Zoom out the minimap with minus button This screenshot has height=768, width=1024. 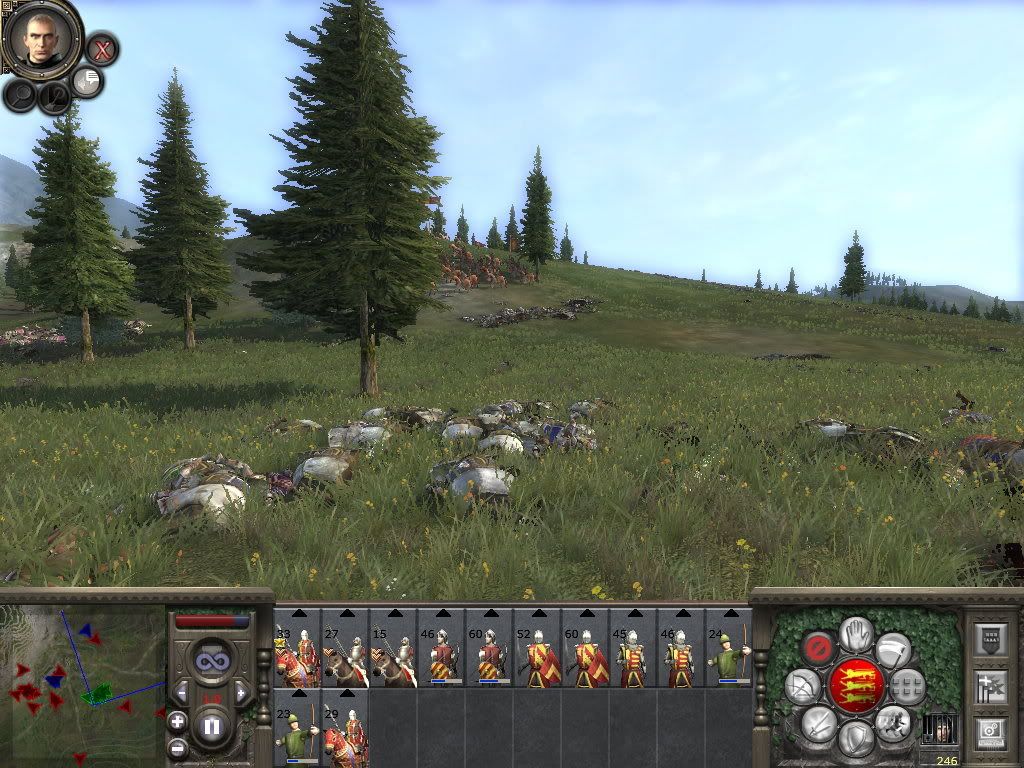point(177,746)
